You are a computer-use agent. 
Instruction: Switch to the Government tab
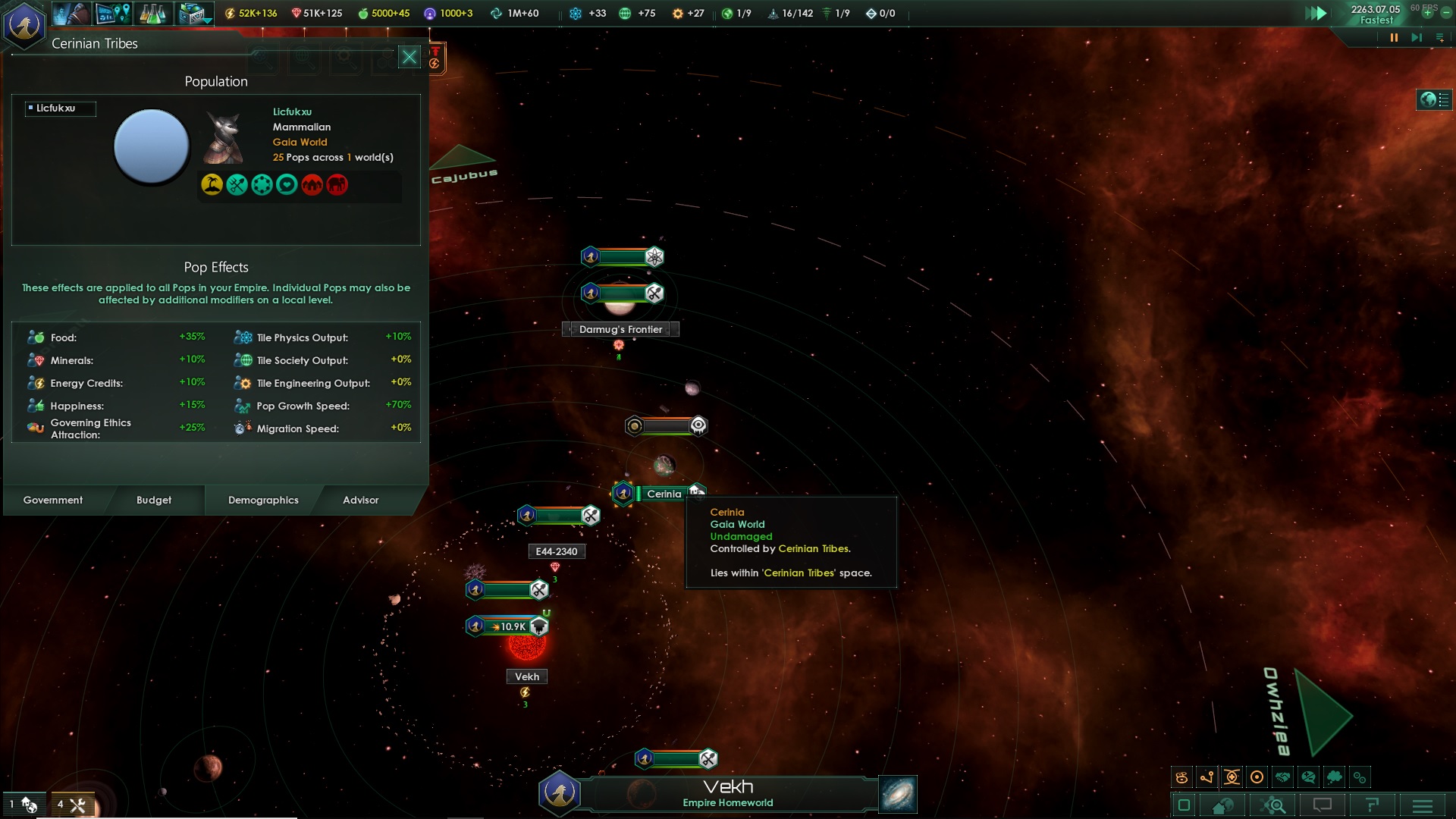coord(53,500)
